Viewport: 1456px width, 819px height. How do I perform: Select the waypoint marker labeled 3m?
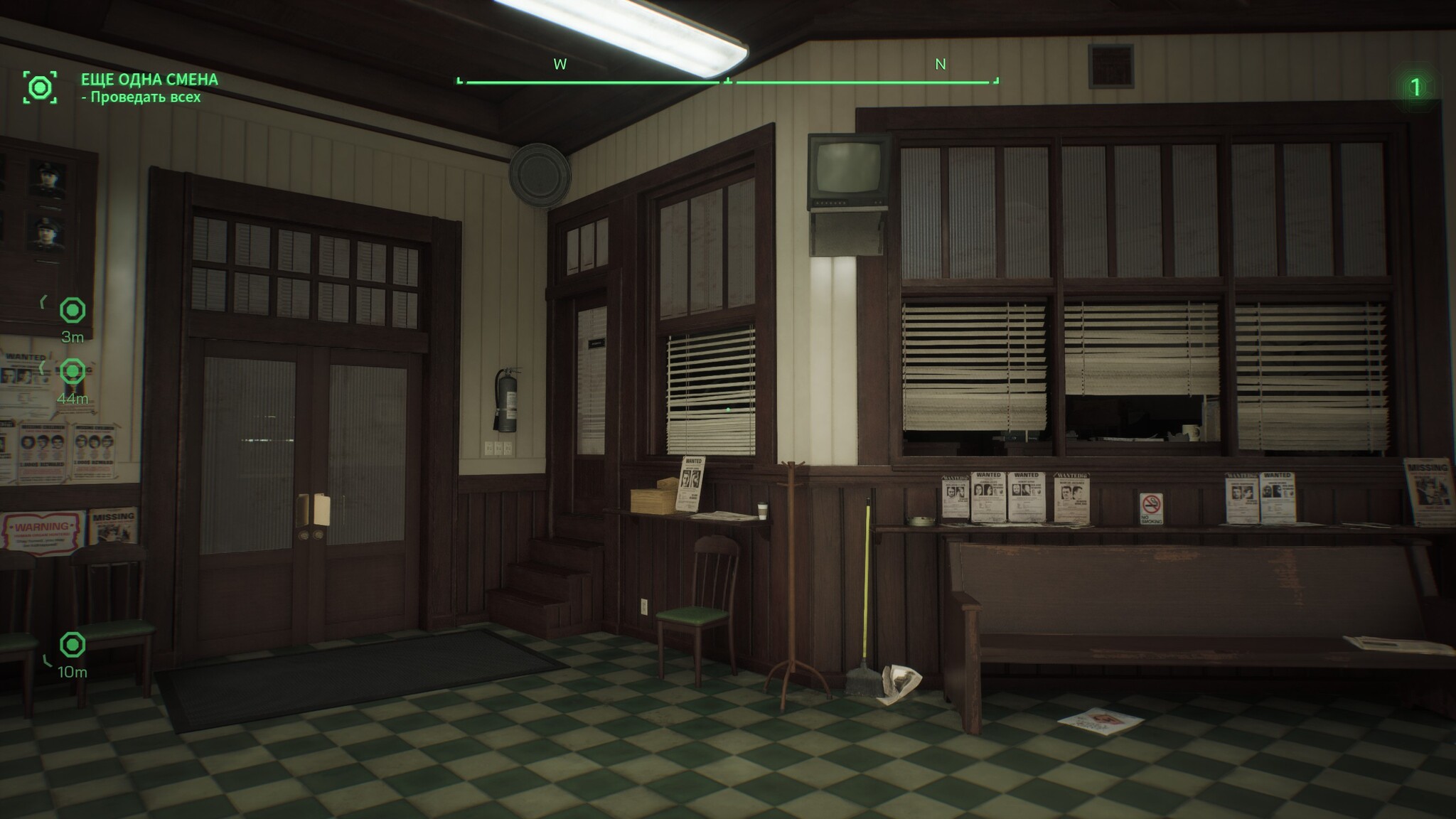tap(73, 311)
